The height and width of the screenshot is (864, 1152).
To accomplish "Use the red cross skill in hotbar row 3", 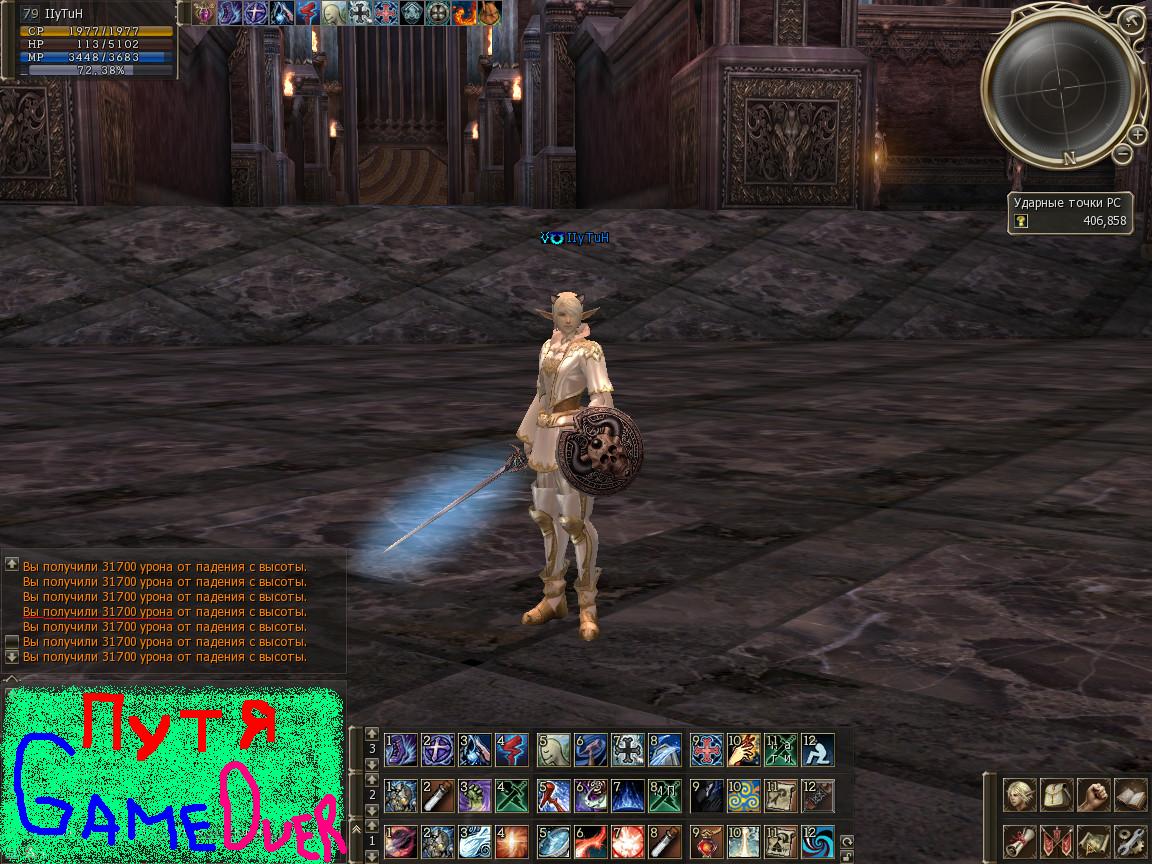I will pyautogui.click(x=706, y=749).
